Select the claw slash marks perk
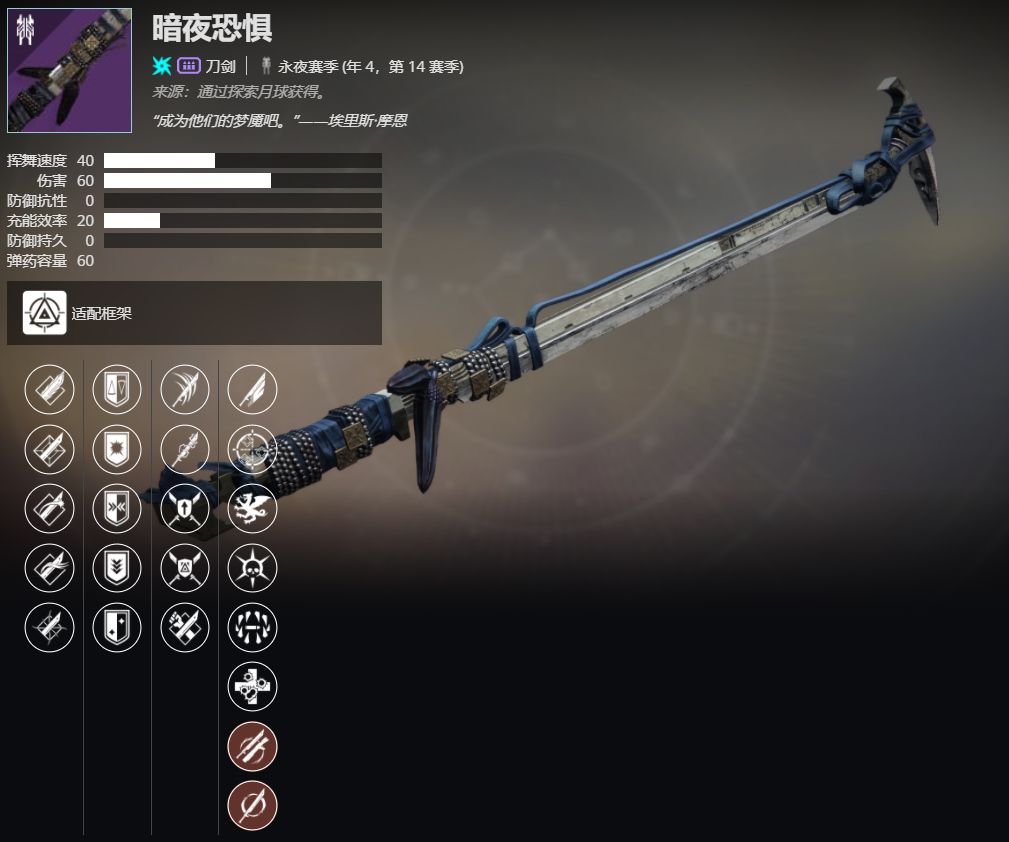1009x842 pixels. [185, 389]
